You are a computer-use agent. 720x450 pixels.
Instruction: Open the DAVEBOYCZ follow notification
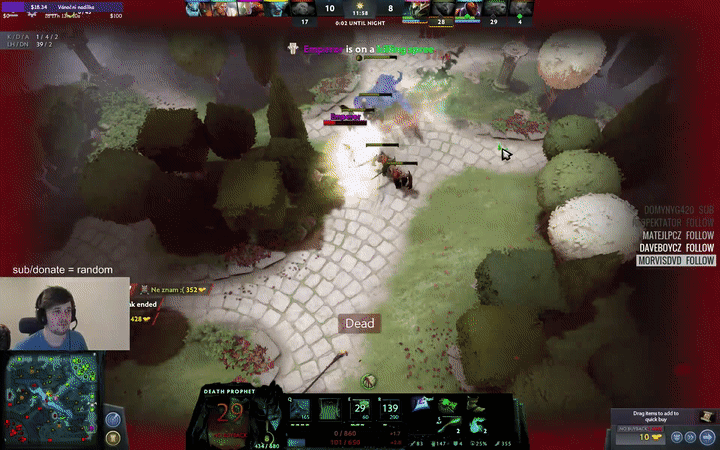[x=678, y=248]
